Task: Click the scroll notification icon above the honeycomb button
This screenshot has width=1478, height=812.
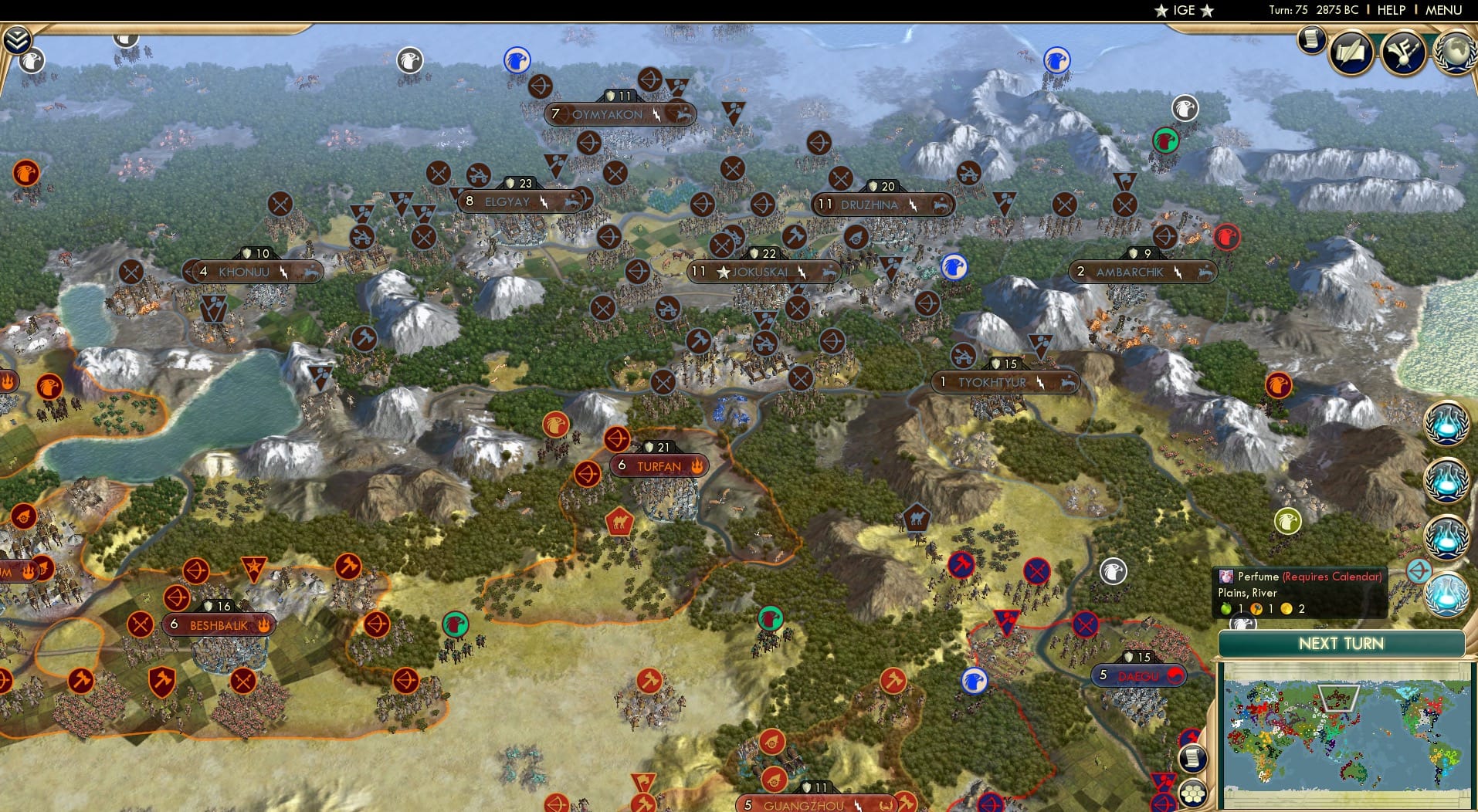Action: 1193,758
